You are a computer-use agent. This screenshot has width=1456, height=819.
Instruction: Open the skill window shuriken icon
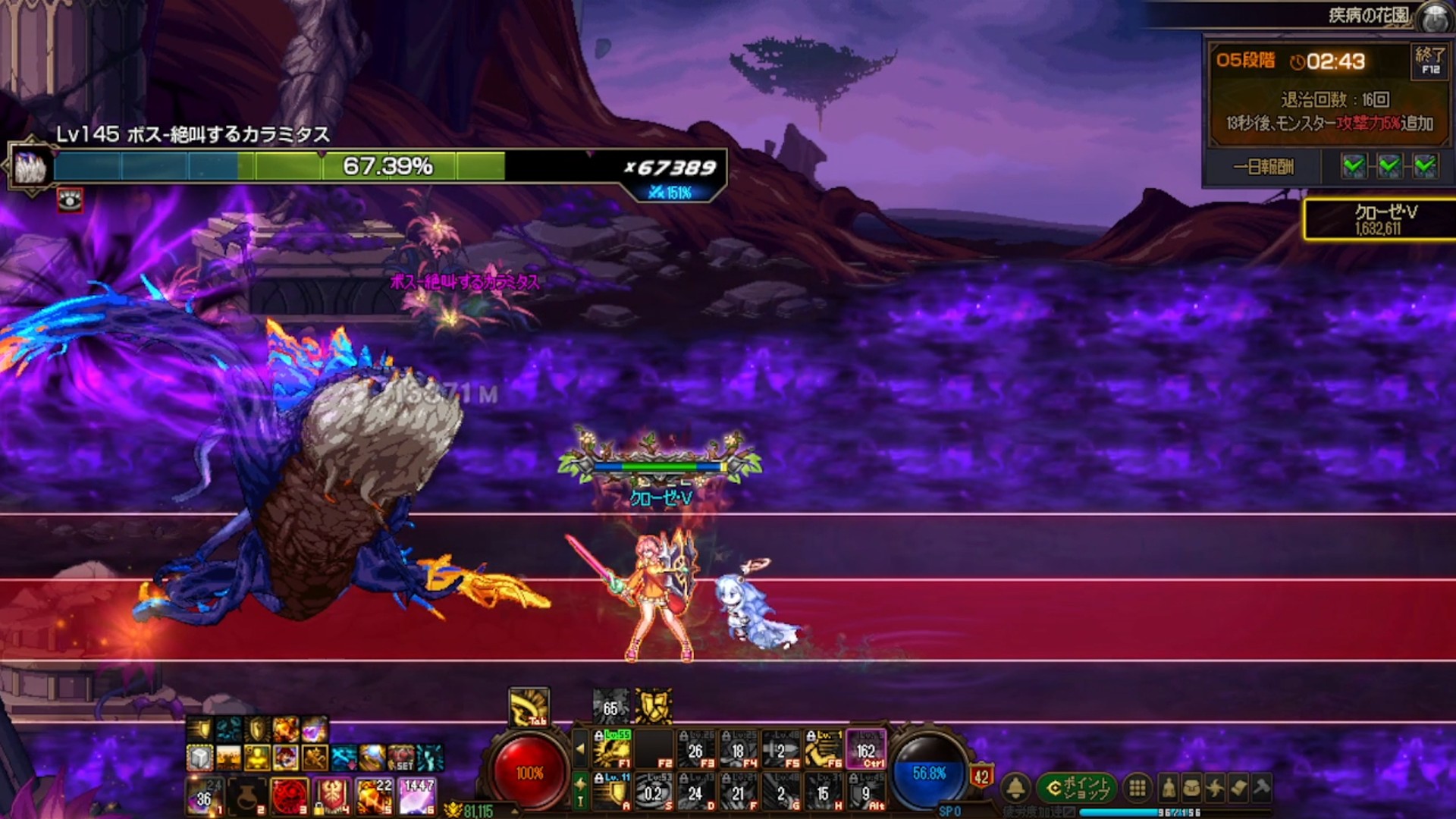[1215, 789]
